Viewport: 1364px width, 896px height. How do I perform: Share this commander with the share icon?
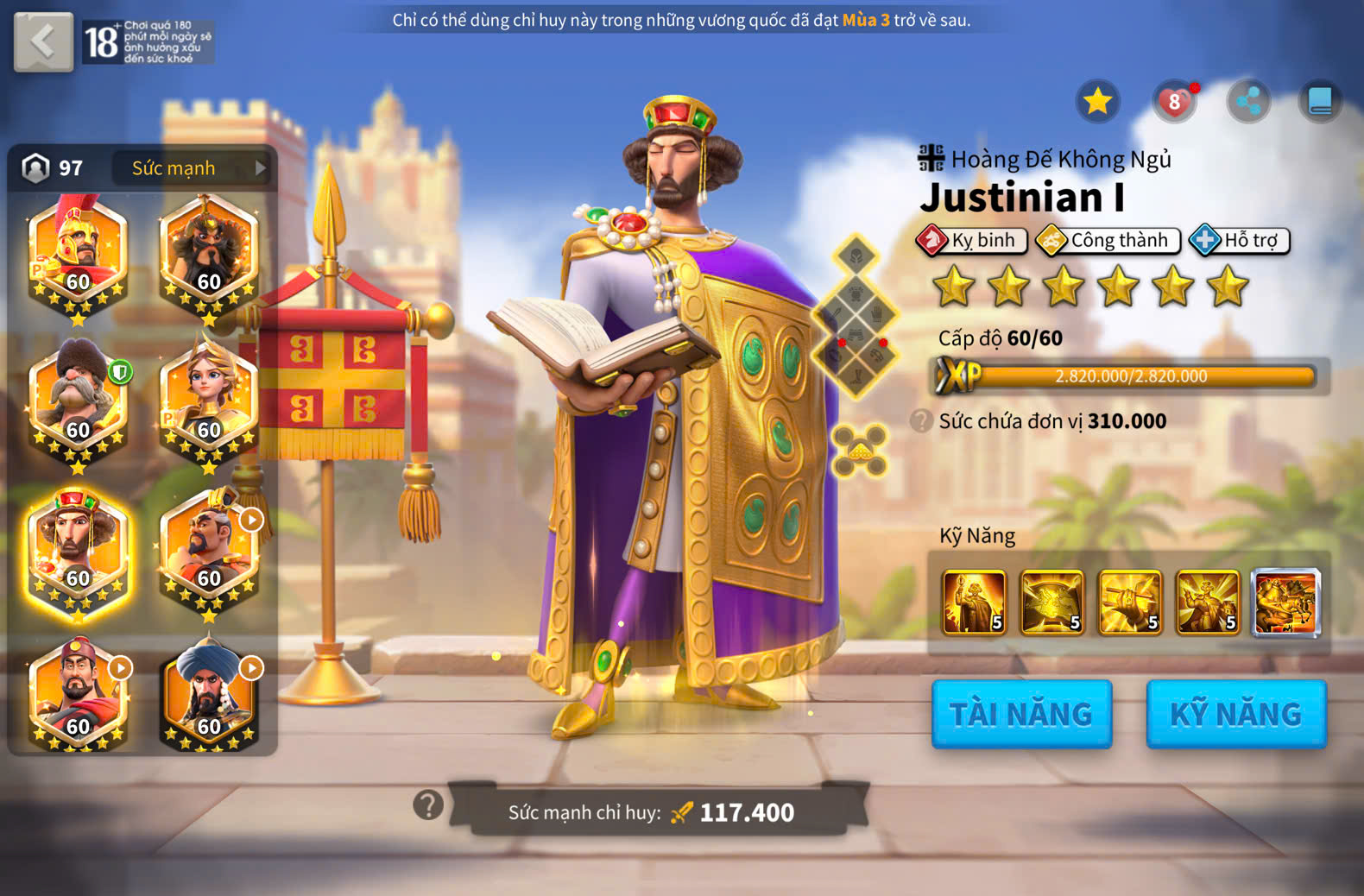1248,102
